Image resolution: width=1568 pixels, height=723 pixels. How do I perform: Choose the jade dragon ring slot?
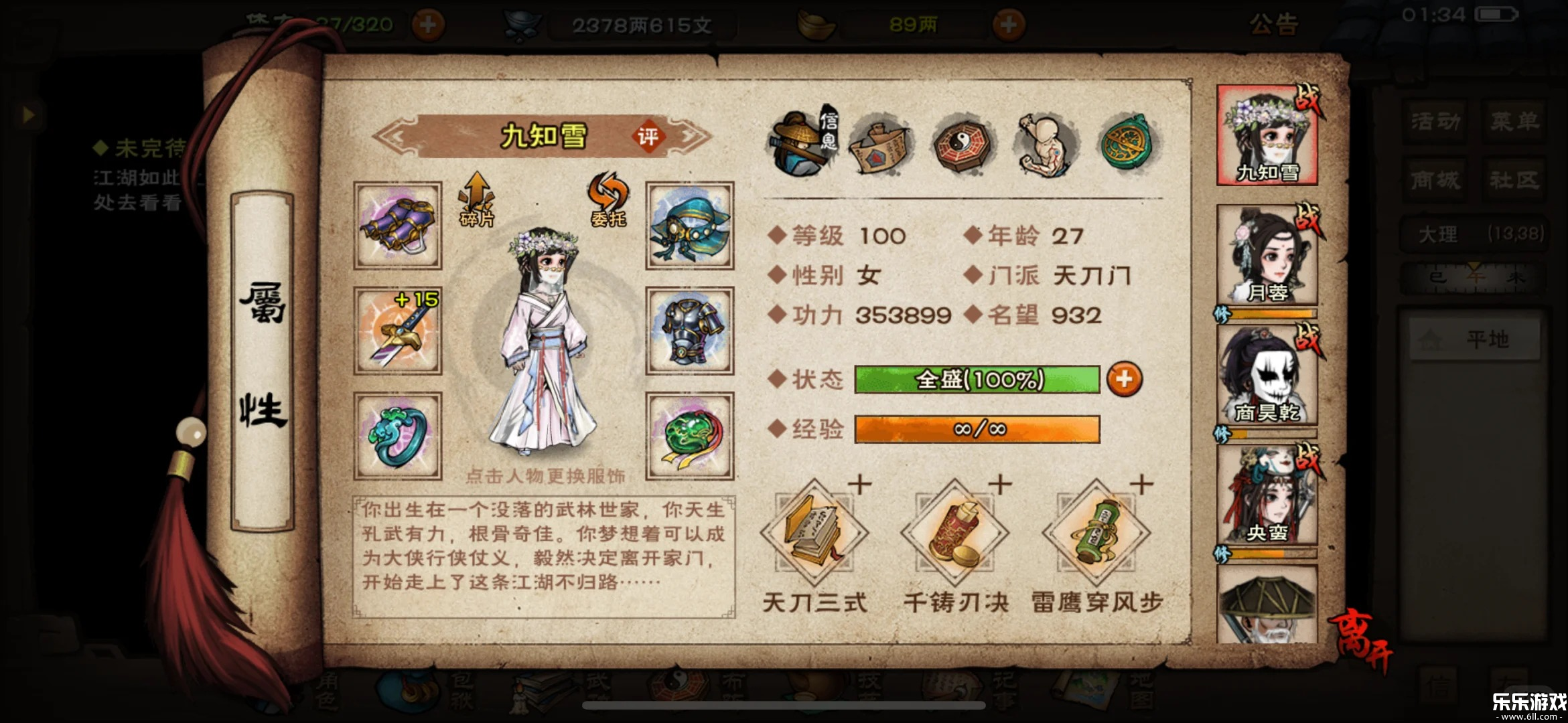pyautogui.click(x=398, y=436)
